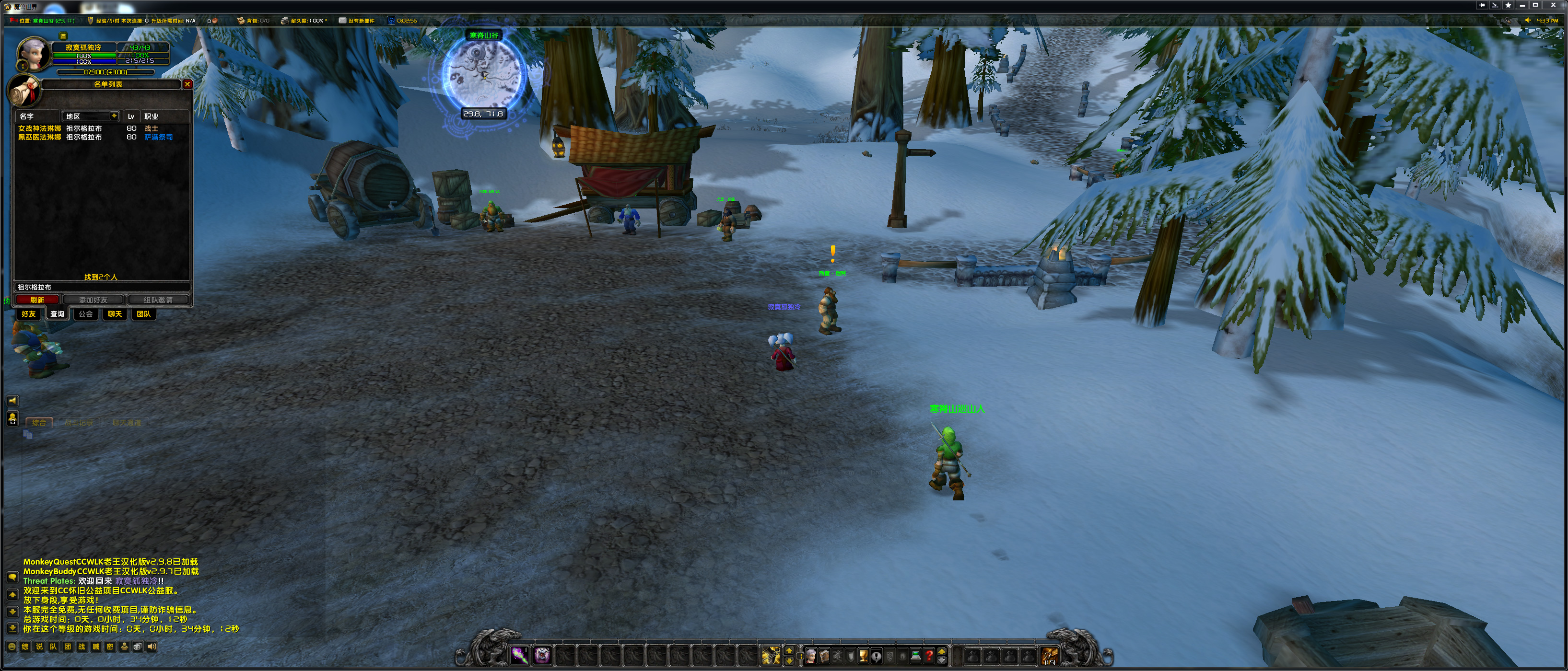Select player 女战神法琳娜 in the list
Image resolution: width=1568 pixels, height=671 pixels.
pos(40,128)
